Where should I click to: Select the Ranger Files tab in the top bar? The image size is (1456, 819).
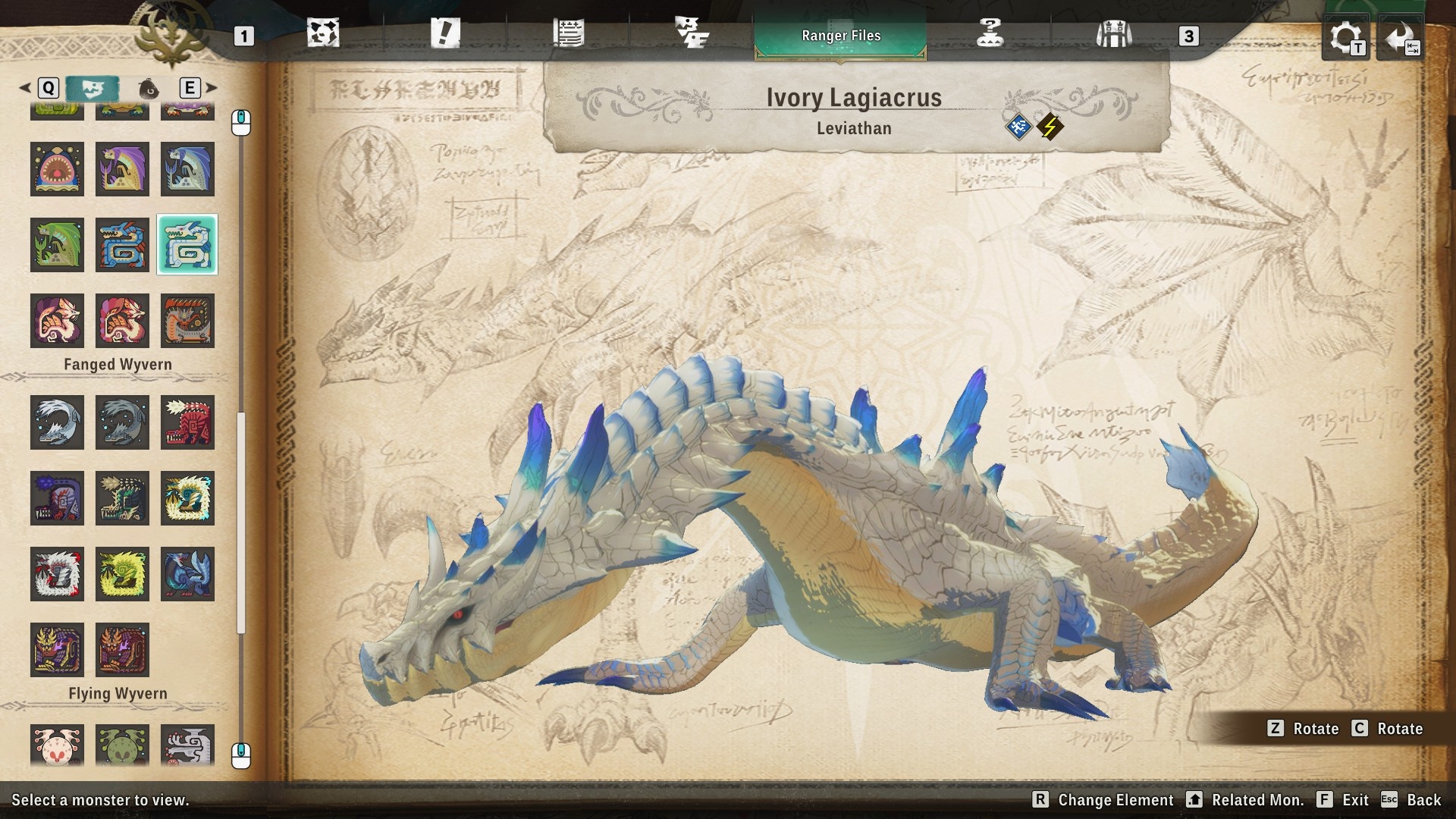point(840,36)
